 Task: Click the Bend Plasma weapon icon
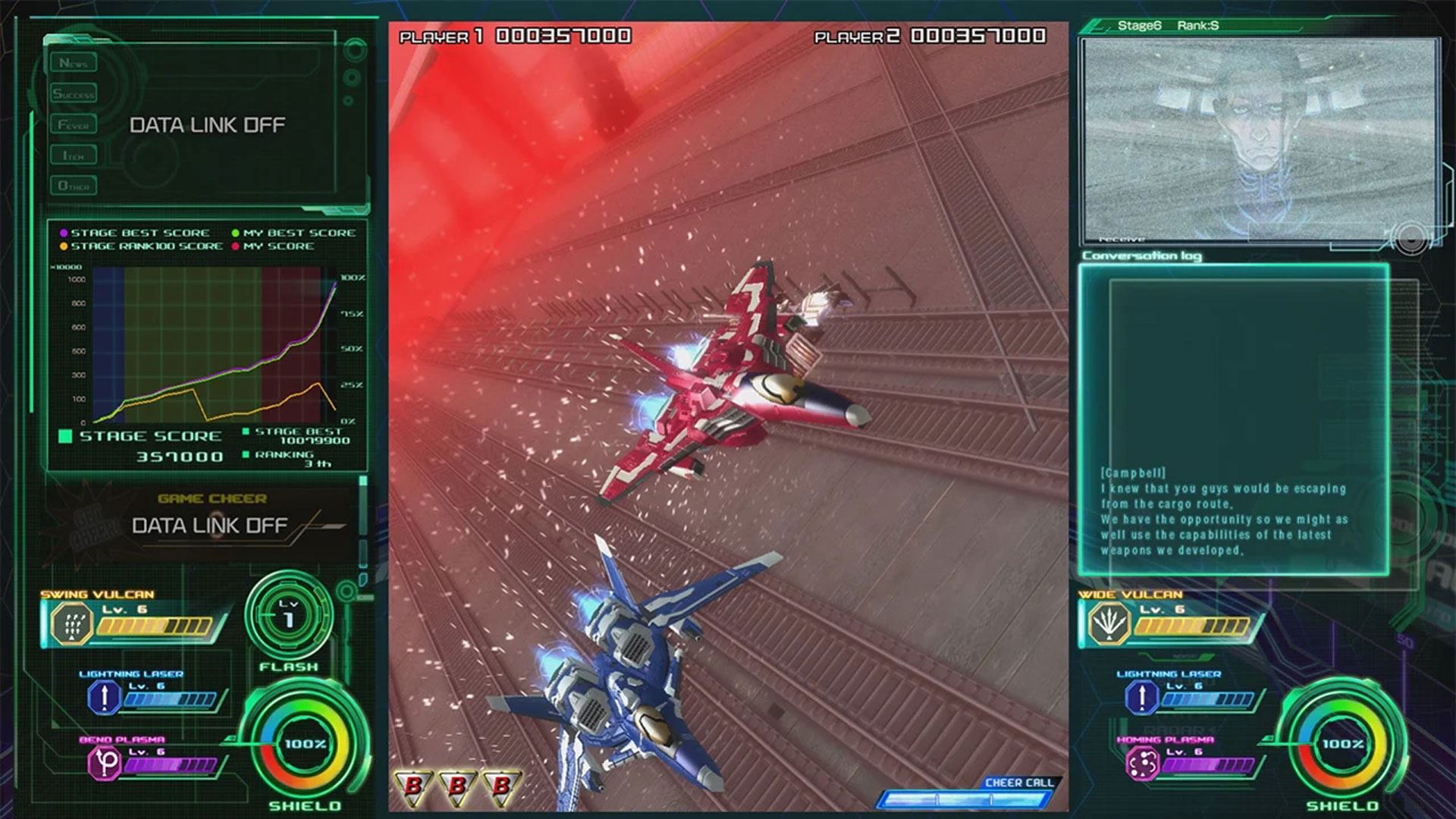coord(105,763)
